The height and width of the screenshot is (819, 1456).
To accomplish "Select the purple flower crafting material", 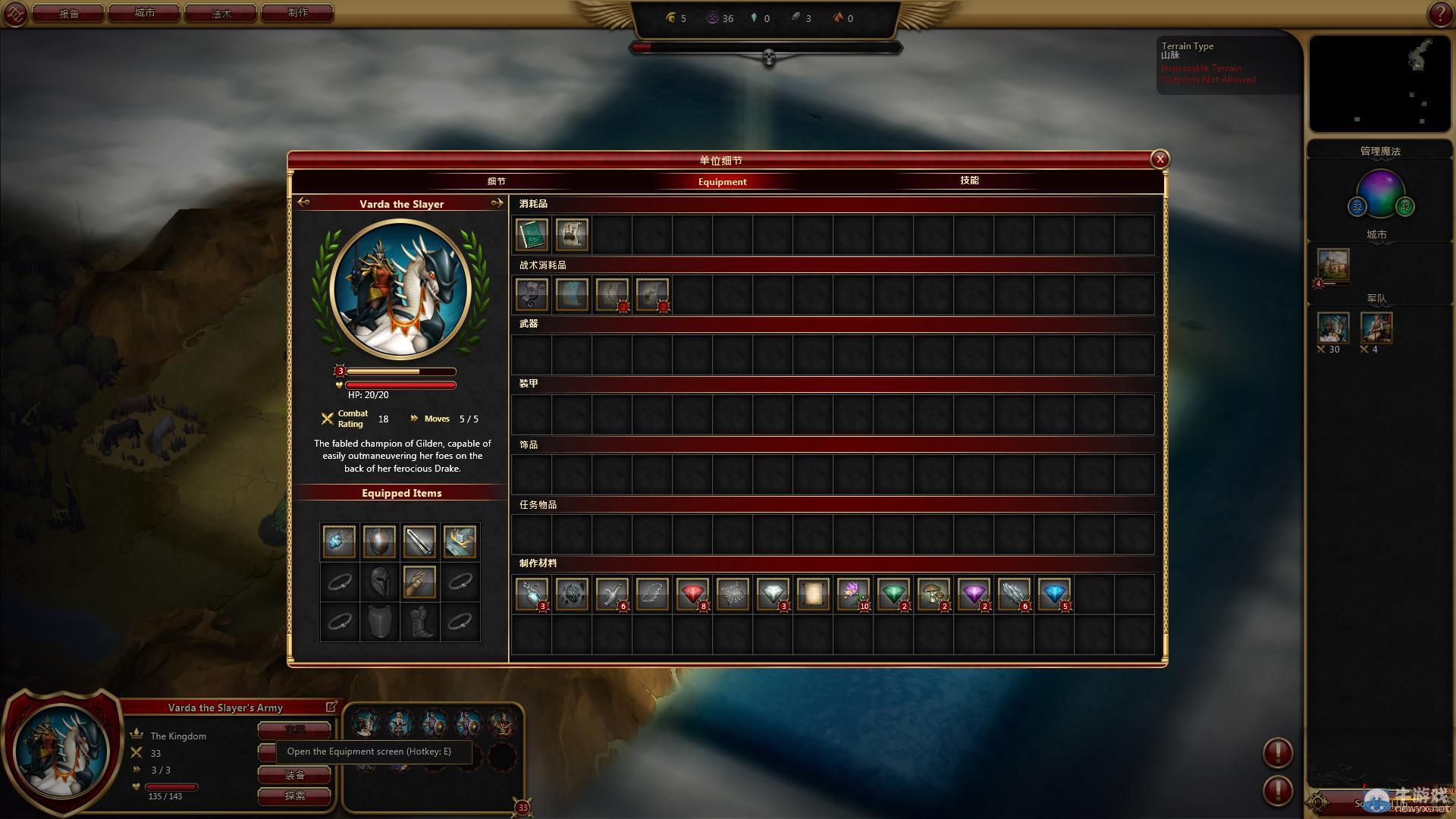I will tap(852, 594).
